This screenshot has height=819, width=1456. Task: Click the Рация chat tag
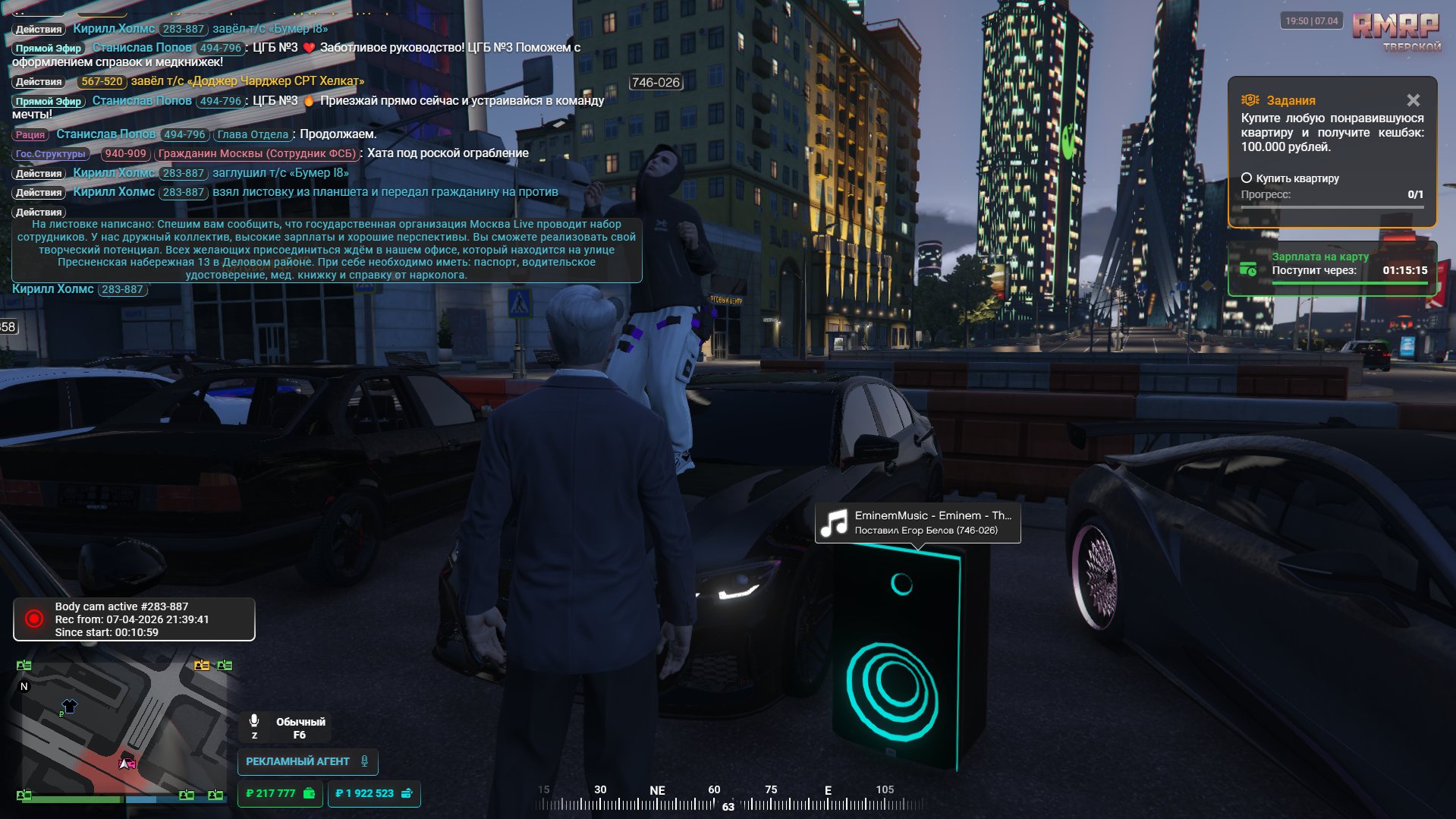30,134
